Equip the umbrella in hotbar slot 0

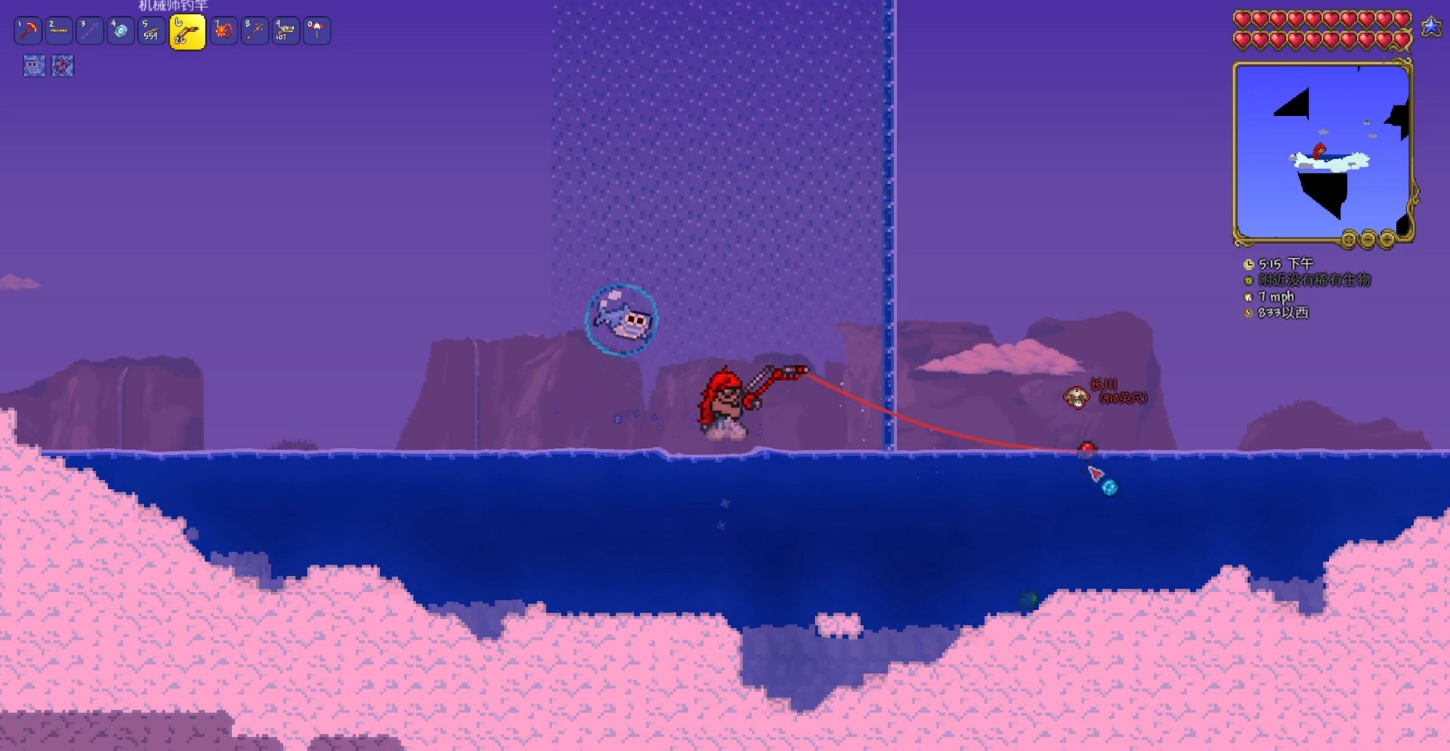317,31
